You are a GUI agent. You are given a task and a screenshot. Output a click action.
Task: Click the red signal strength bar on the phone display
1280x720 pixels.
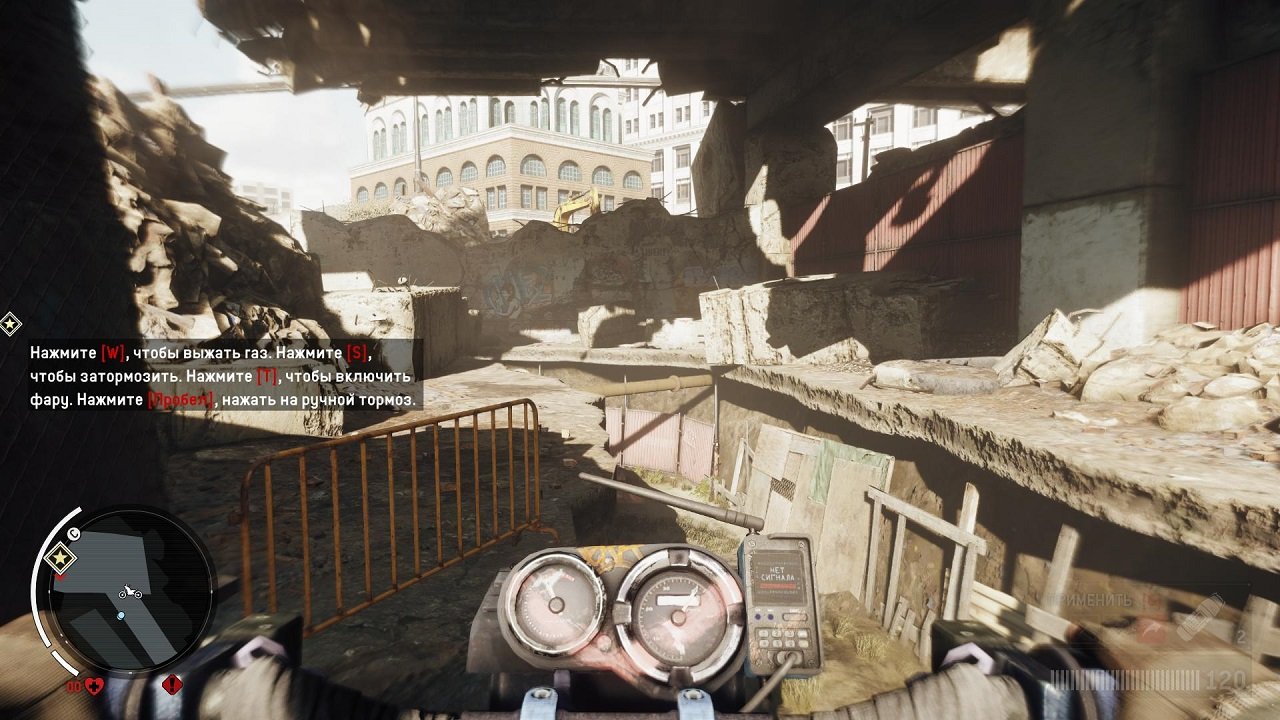coord(778,586)
